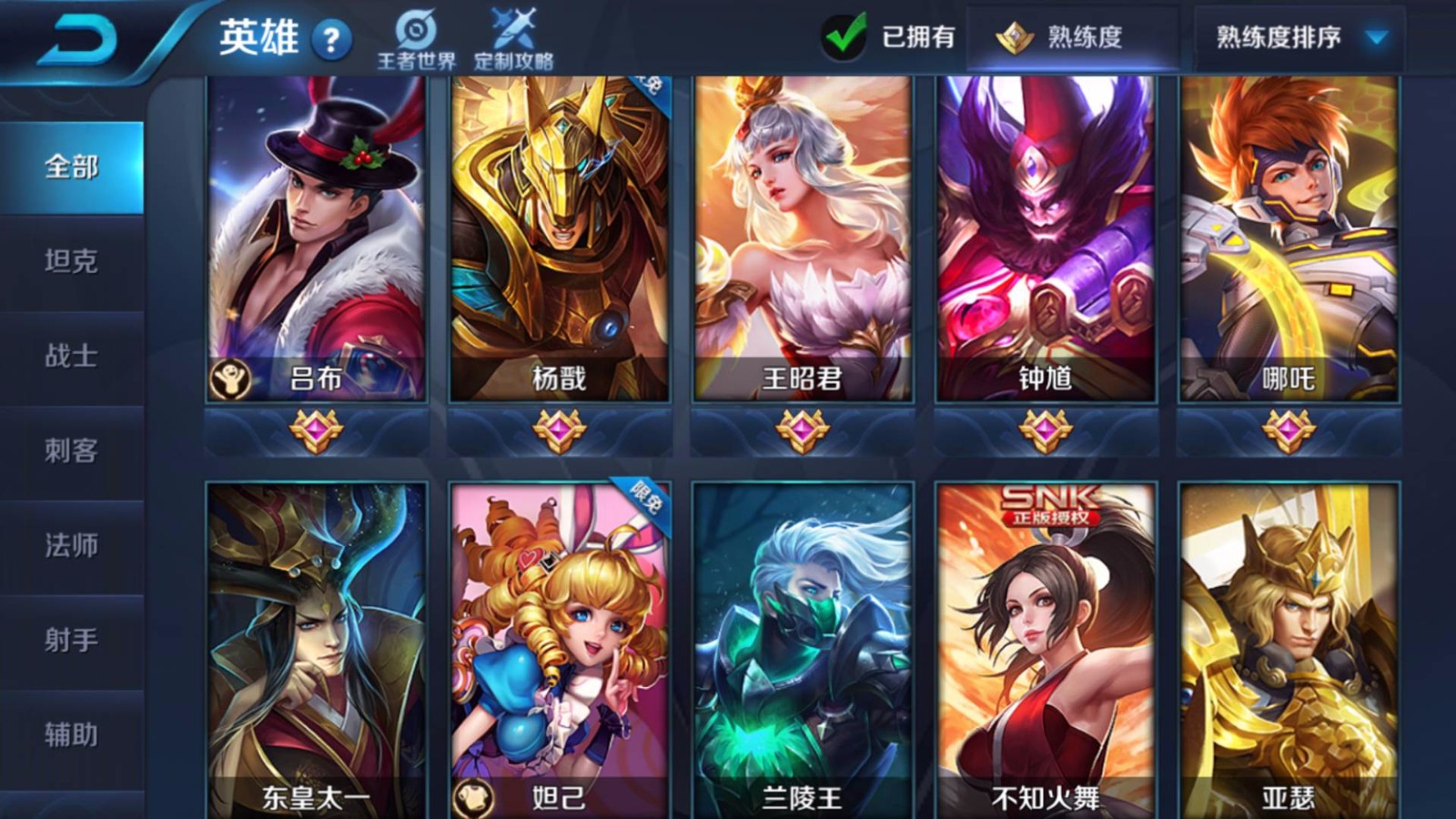Go back with the top-left return arrow
This screenshot has height=819, width=1456.
(x=77, y=41)
